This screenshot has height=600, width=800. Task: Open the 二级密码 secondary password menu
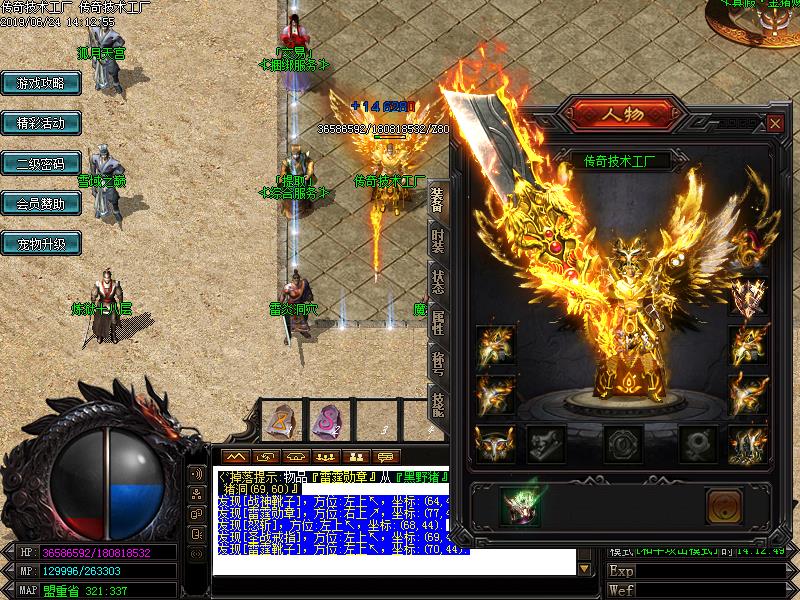pos(40,164)
